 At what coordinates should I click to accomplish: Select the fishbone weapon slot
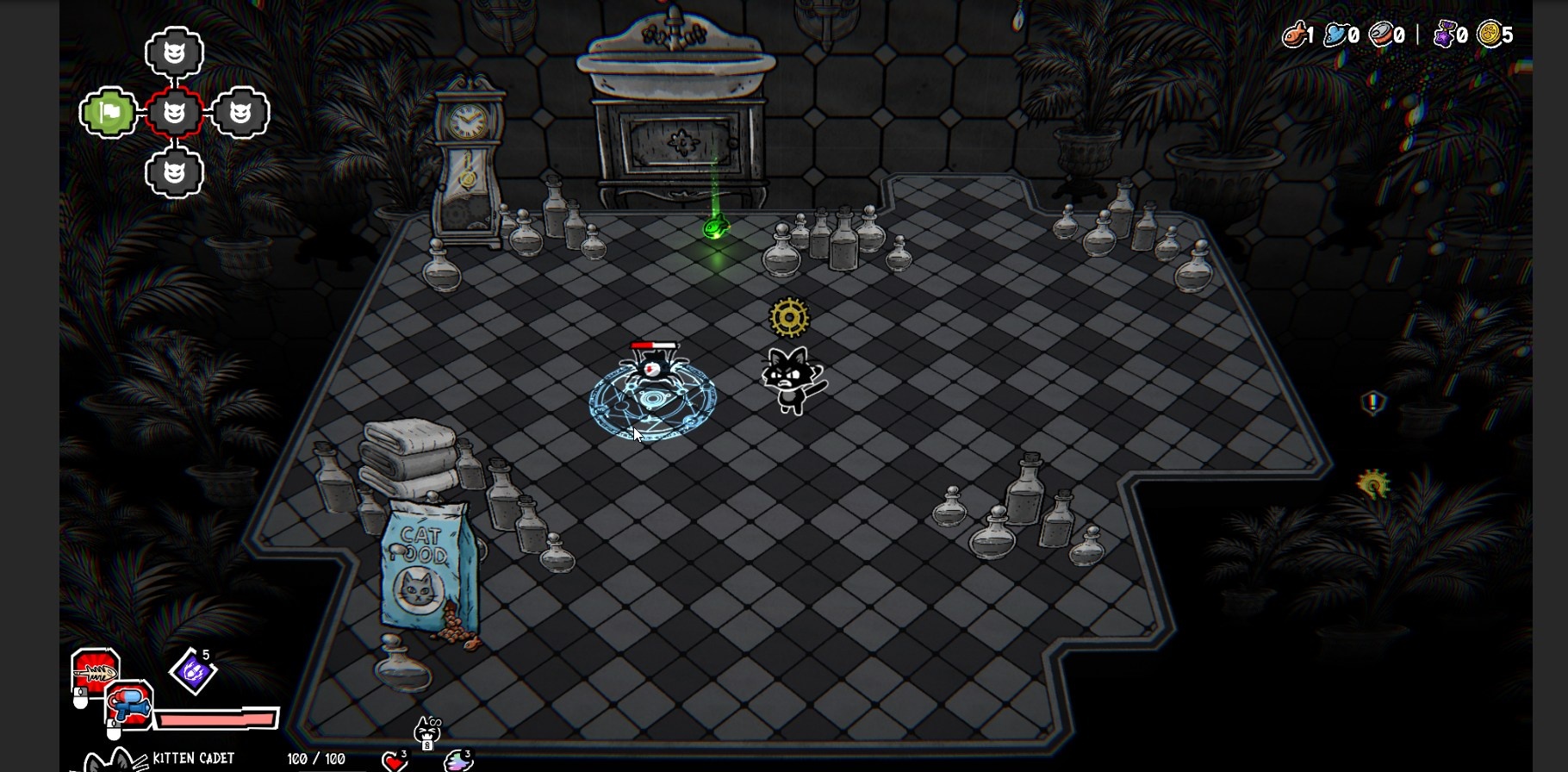95,672
